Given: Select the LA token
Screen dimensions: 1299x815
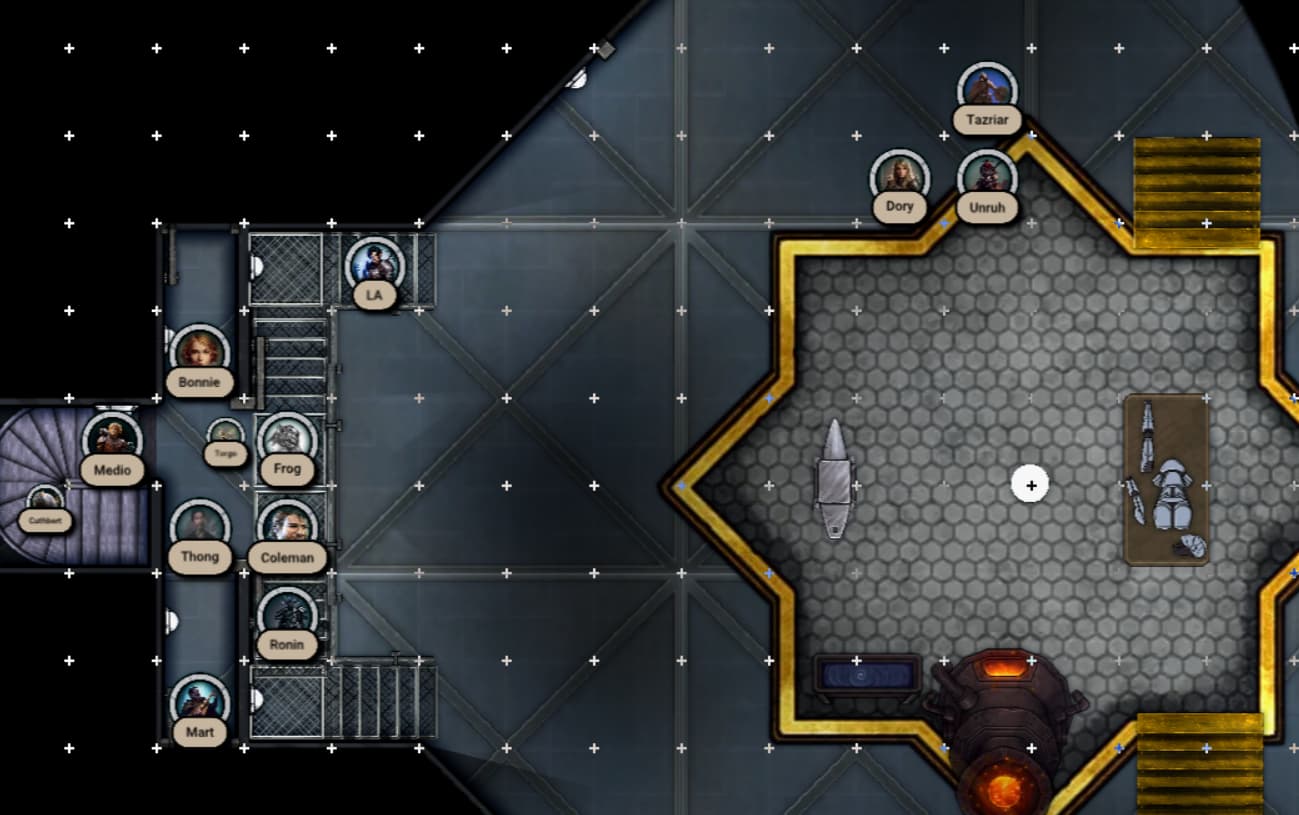Looking at the screenshot, I should pos(374,266).
